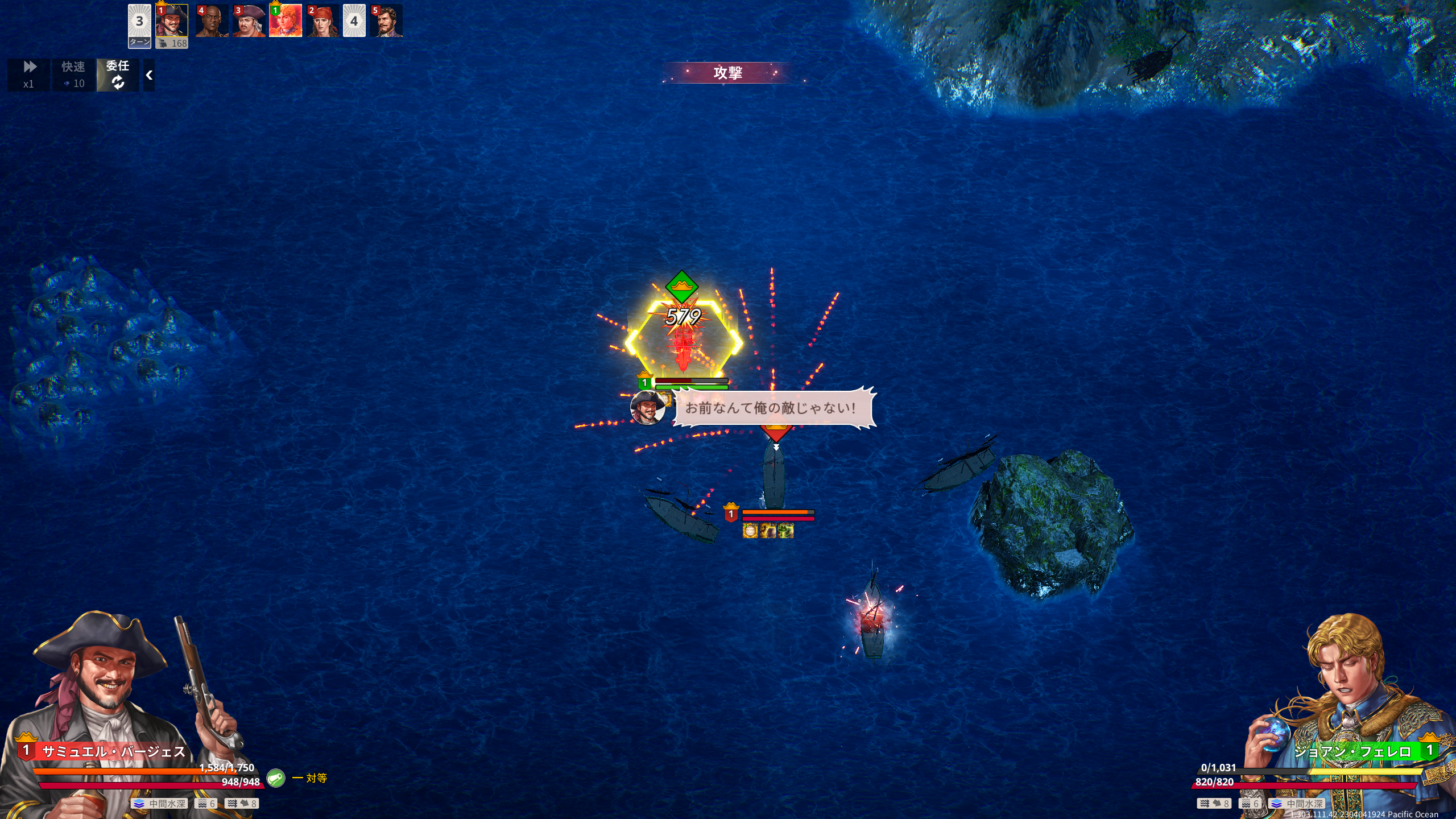
Task: Inspect the green tentacle skill buff icon
Action: coord(785,531)
